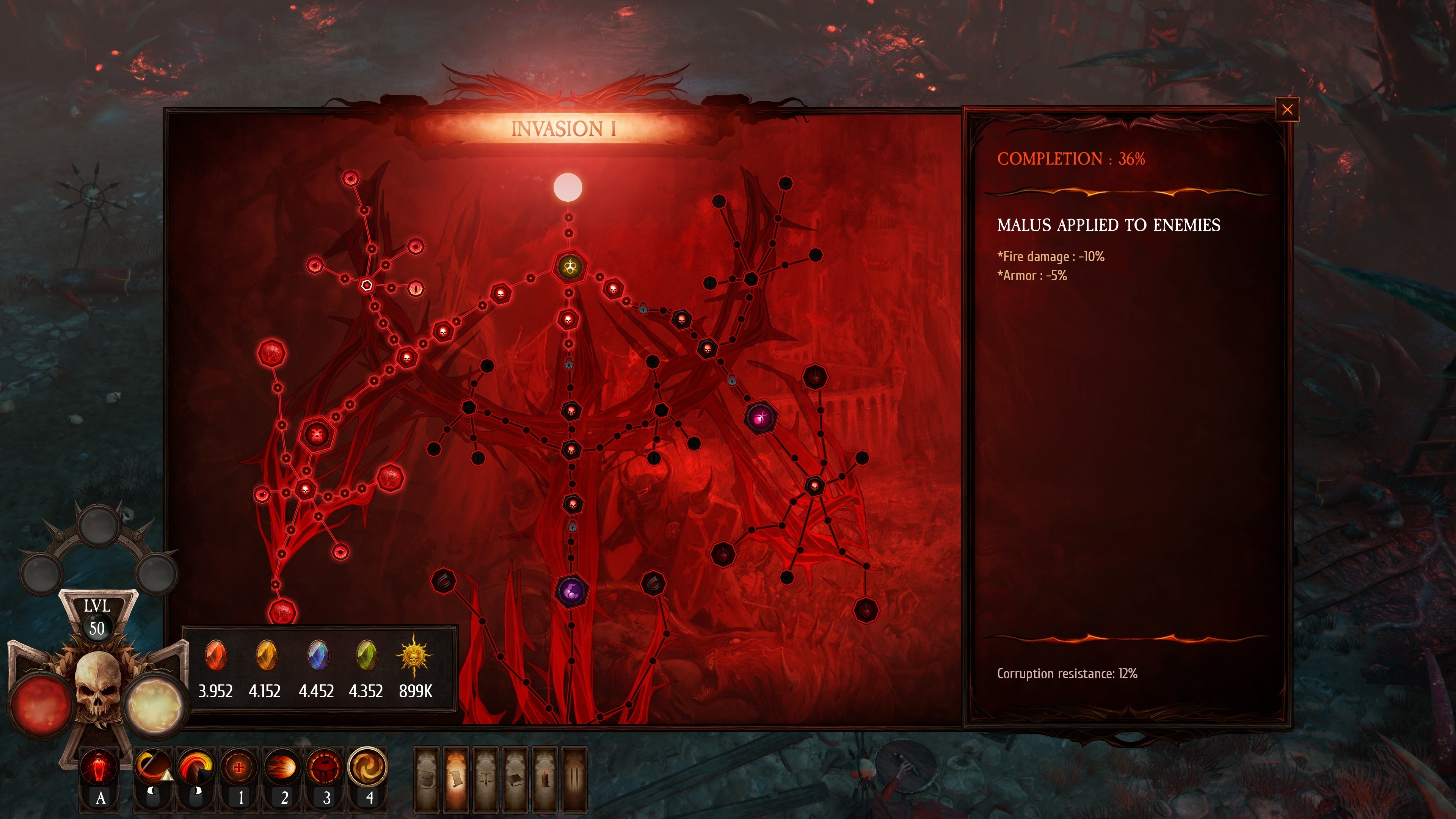
Task: Cast the fireball skill in slot 2
Action: [282, 767]
